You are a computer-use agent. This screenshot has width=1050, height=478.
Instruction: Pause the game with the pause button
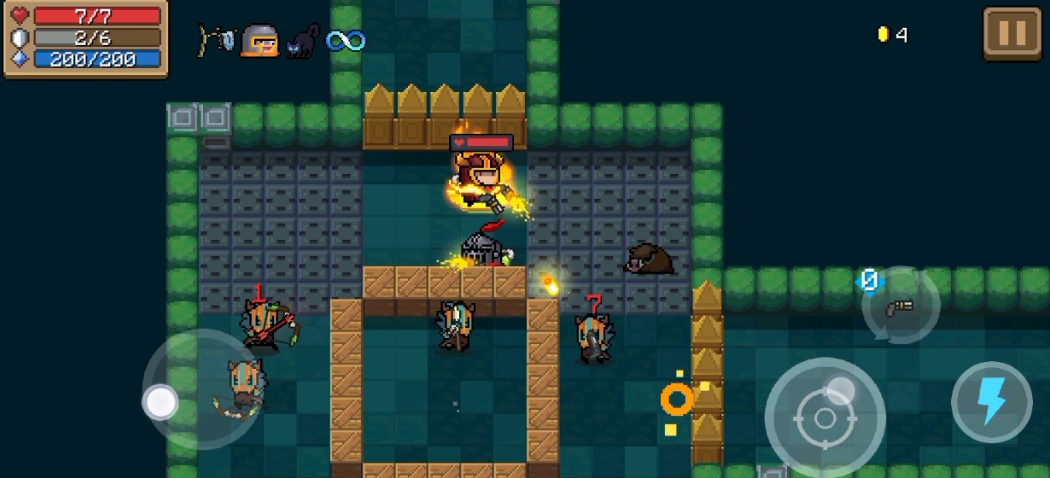[1012, 35]
